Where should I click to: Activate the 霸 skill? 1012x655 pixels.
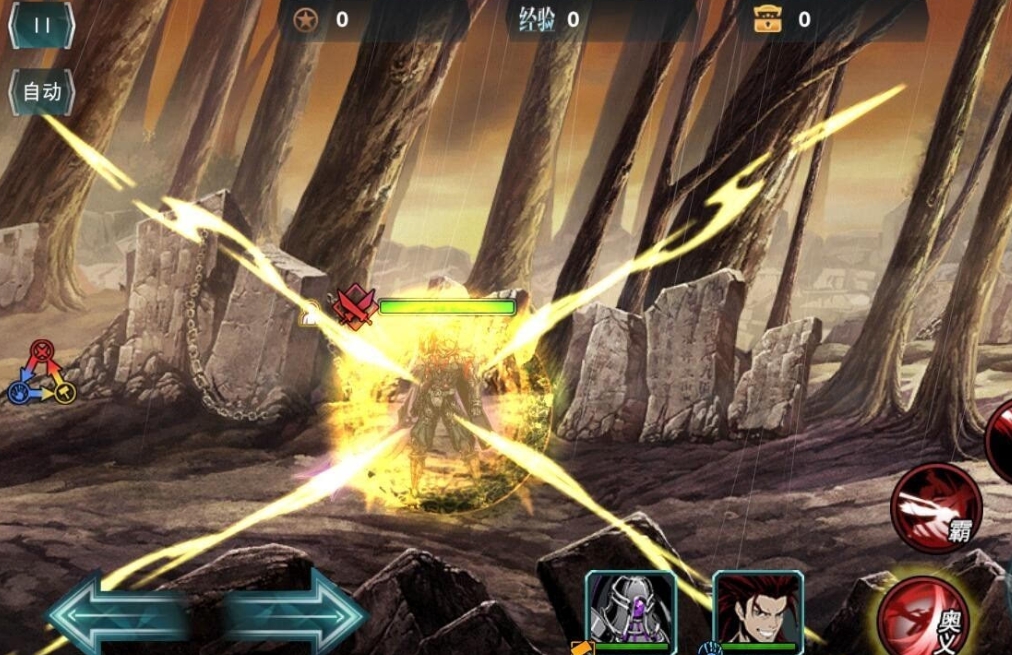tap(936, 507)
